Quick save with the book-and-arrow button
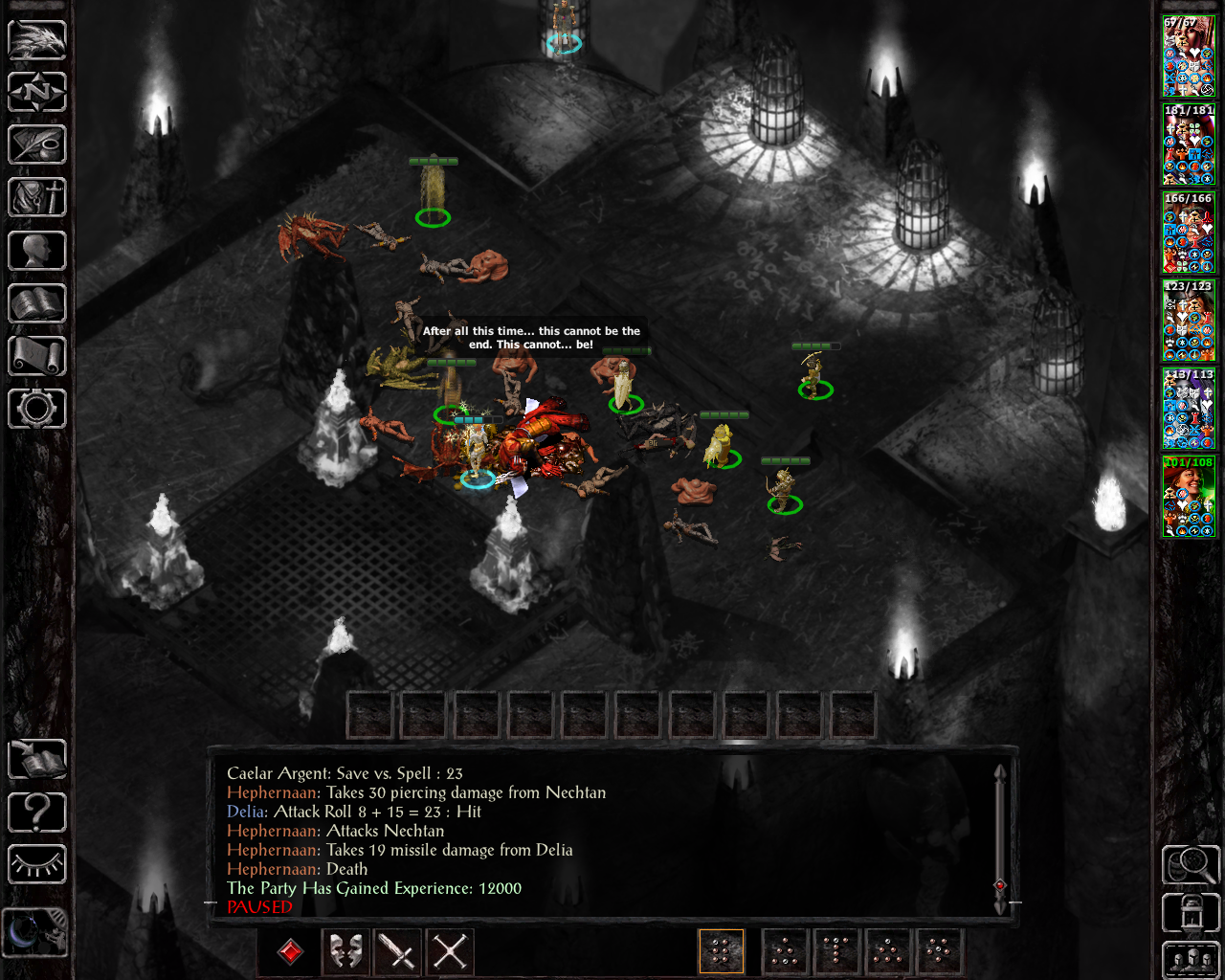Viewport: 1225px width, 980px height. point(37,760)
